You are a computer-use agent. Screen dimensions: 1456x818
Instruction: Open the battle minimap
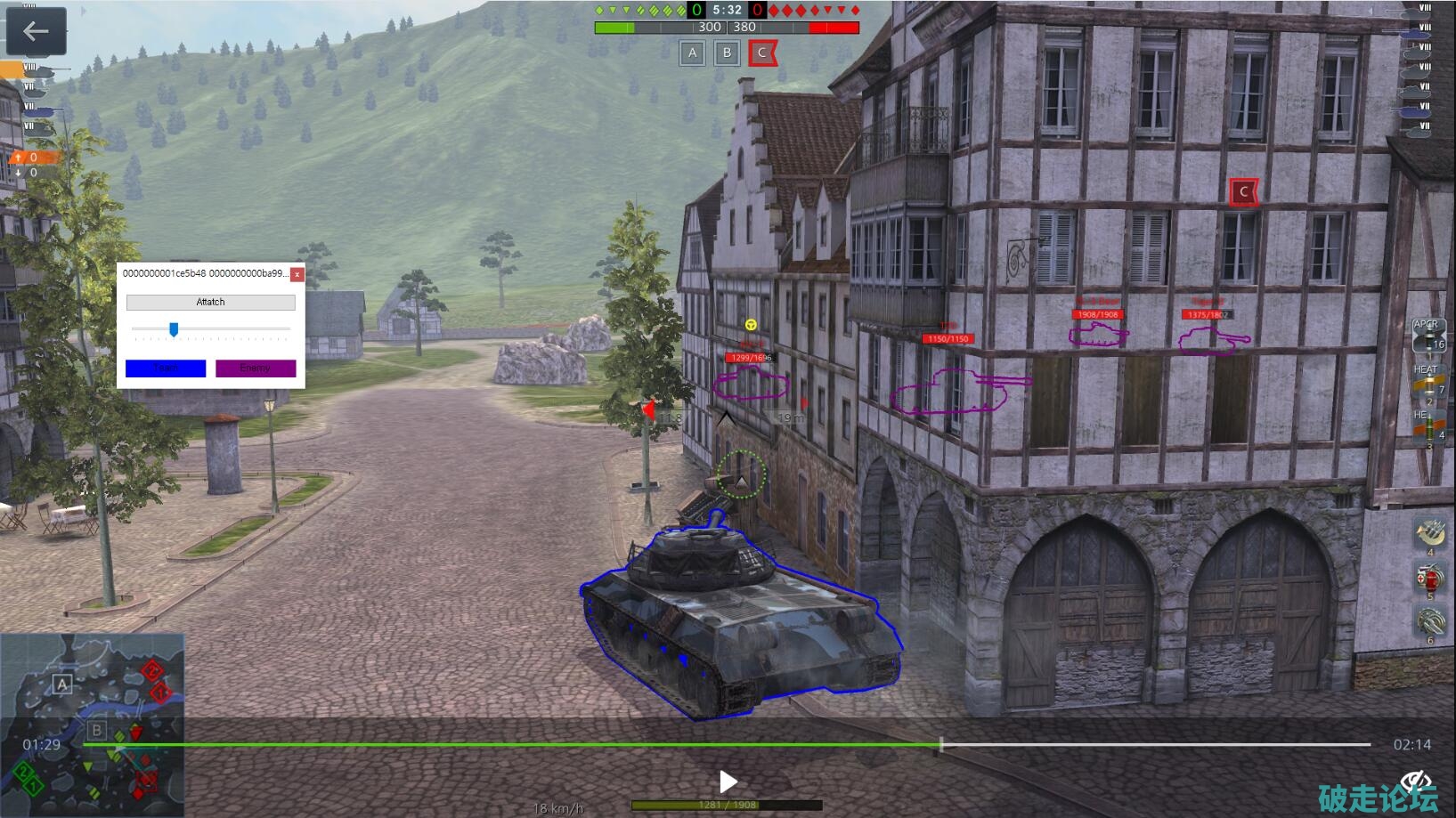pyautogui.click(x=92, y=725)
